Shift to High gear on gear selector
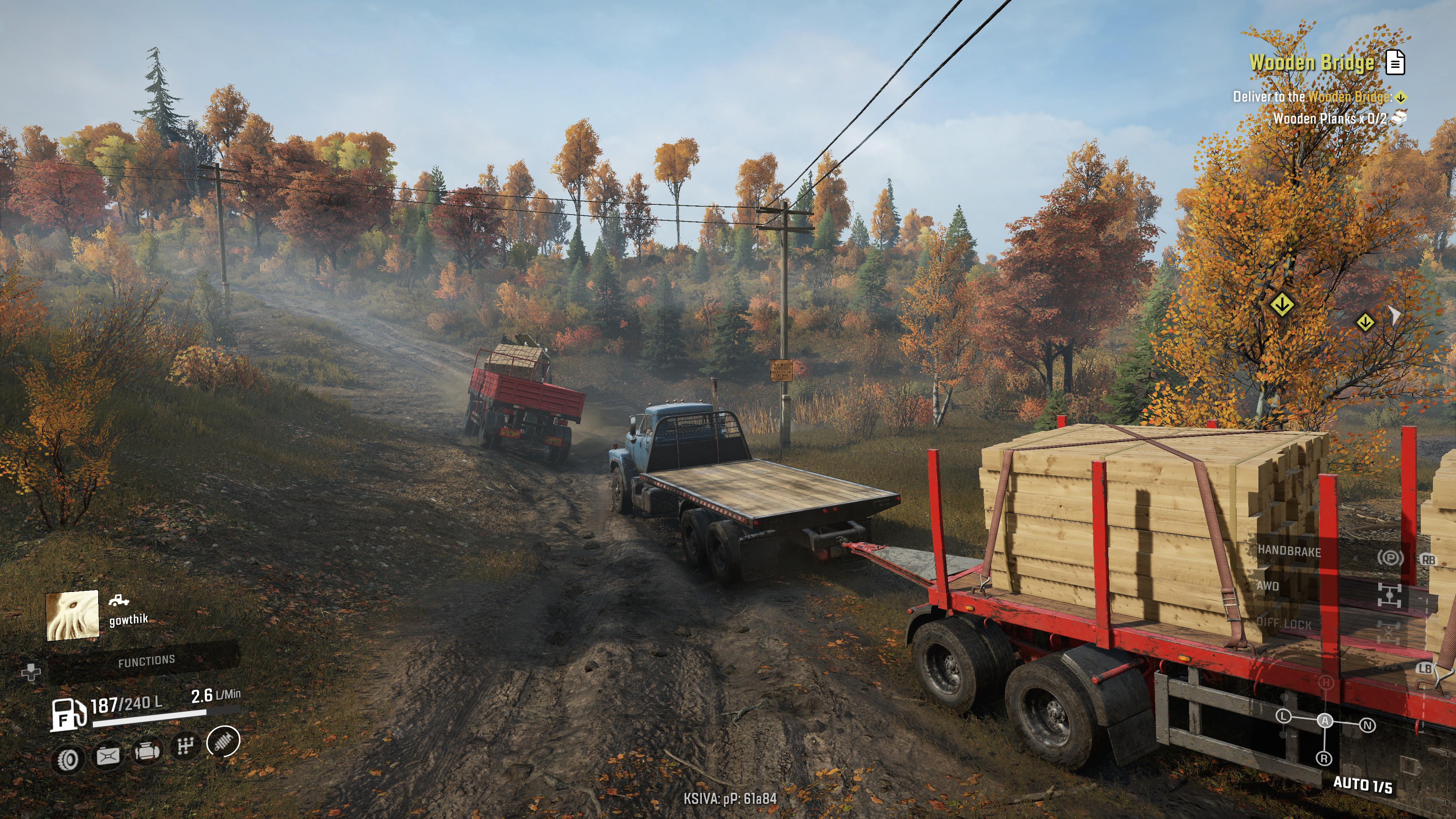 coord(1326,683)
